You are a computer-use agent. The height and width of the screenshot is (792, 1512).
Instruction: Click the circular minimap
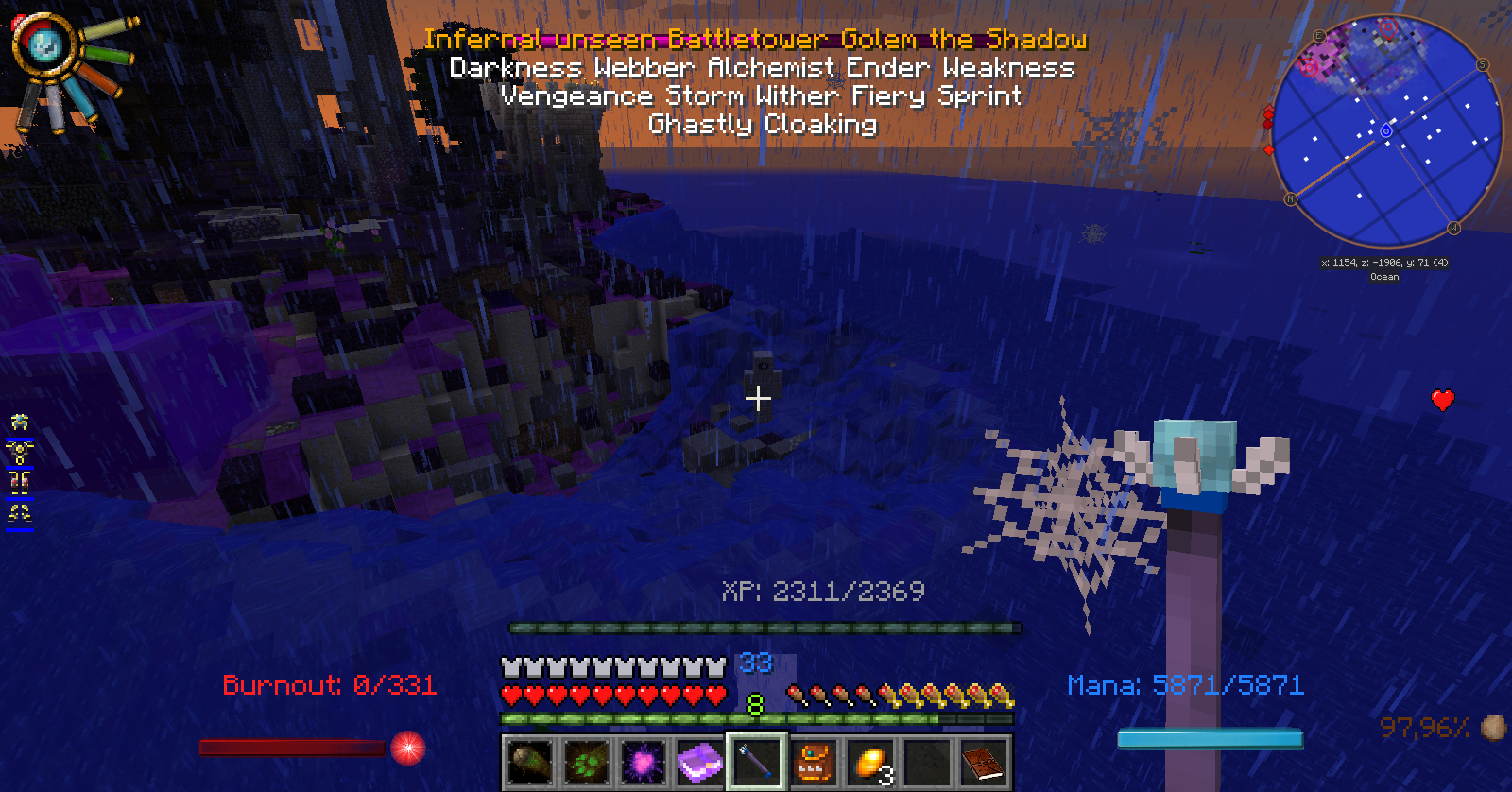pos(1385,130)
